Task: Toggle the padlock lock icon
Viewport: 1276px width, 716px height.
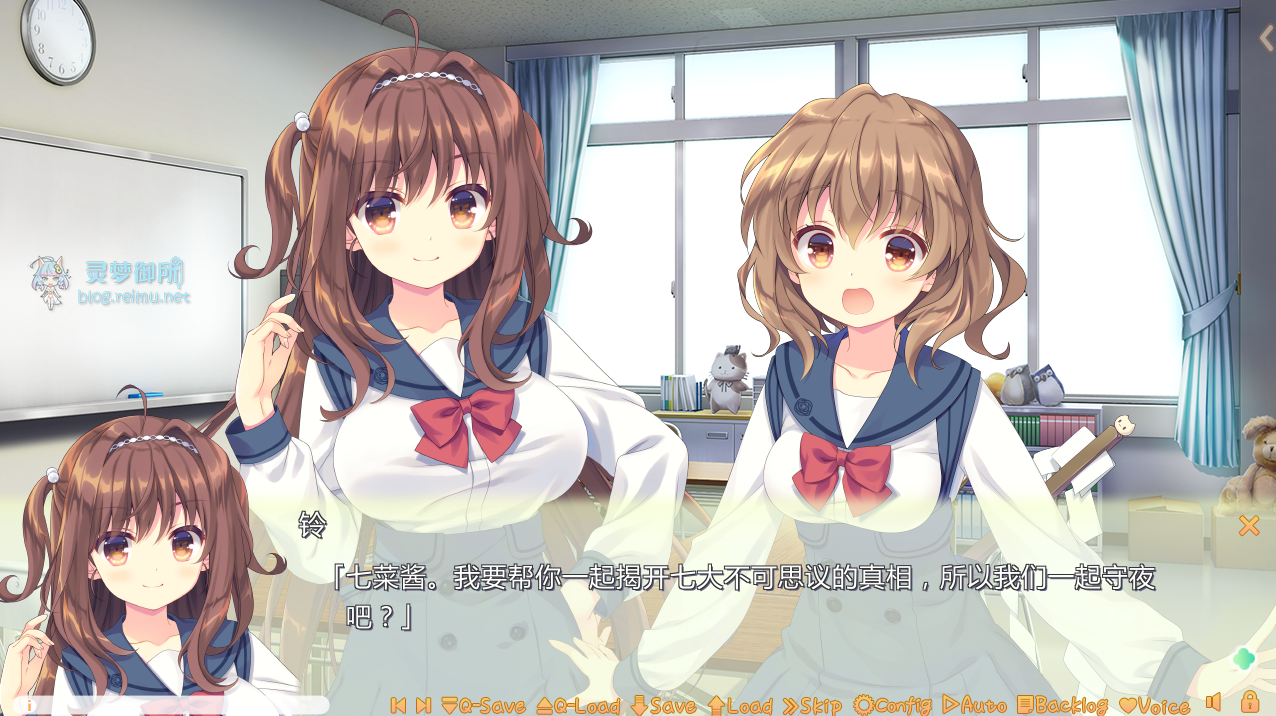Action: click(x=1250, y=701)
